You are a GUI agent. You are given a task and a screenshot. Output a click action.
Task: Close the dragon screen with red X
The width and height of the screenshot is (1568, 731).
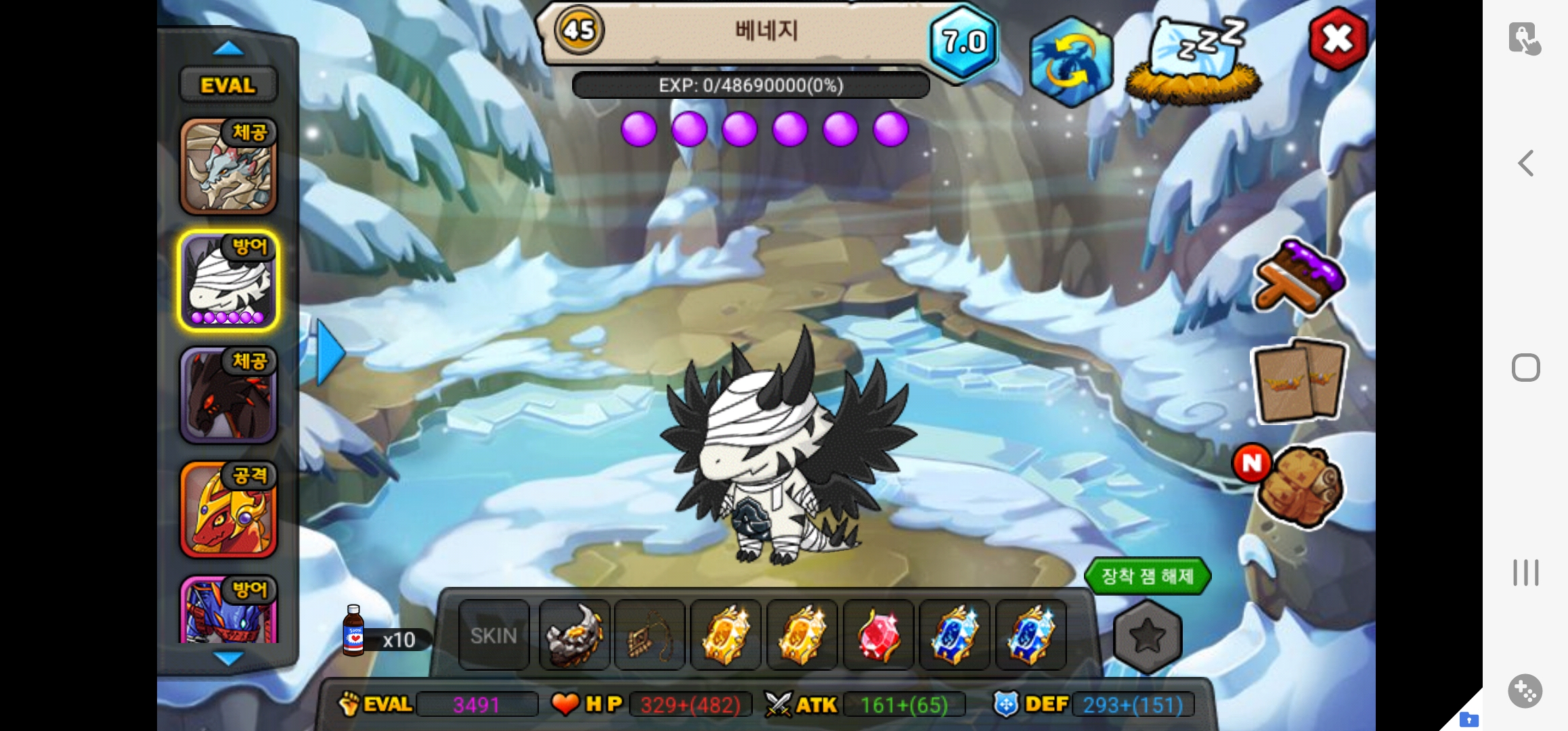[1338, 39]
